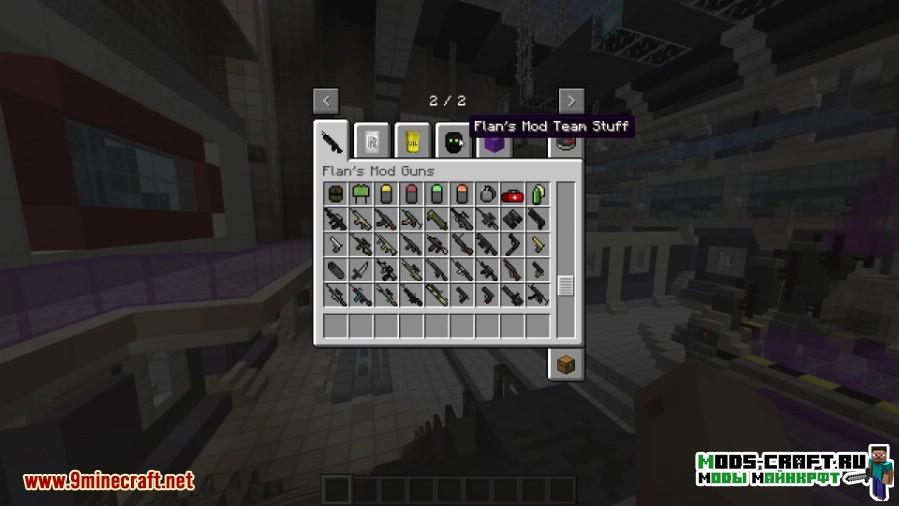Go to the previous creative tabs page

click(326, 100)
